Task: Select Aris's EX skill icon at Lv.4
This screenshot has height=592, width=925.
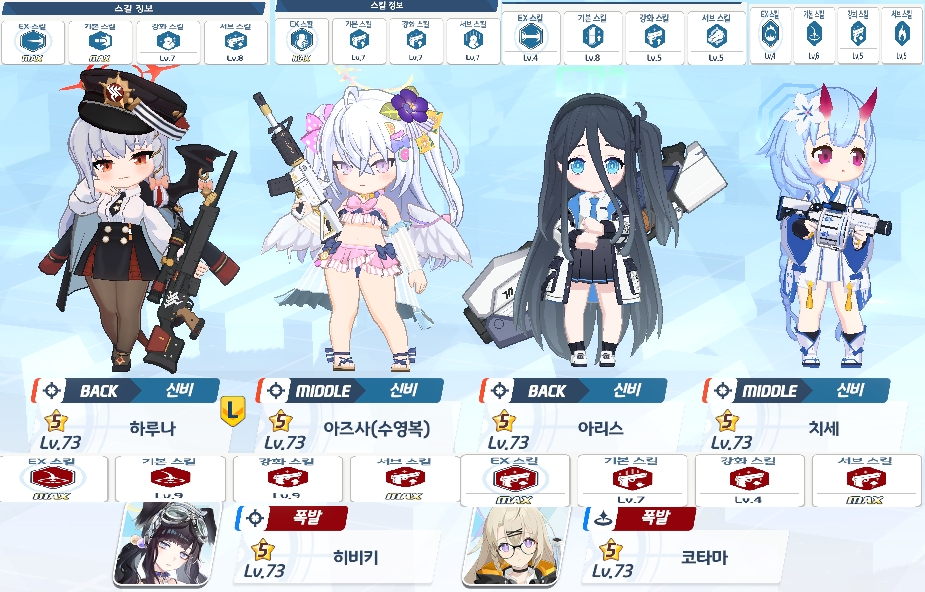Action: coord(531,38)
